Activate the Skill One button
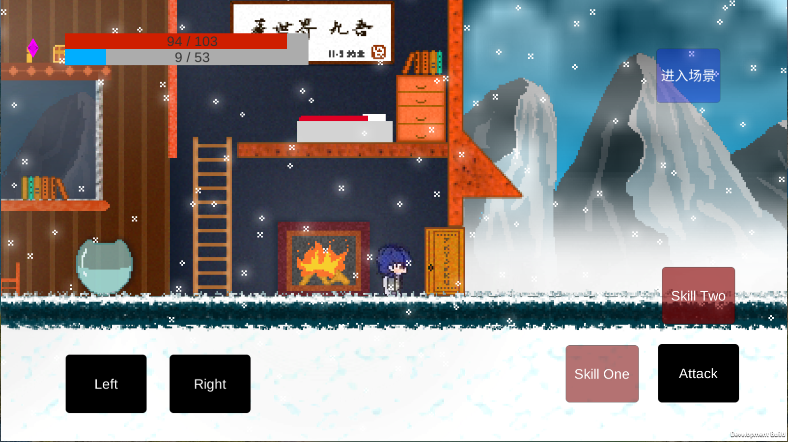The image size is (788, 442). click(x=602, y=374)
